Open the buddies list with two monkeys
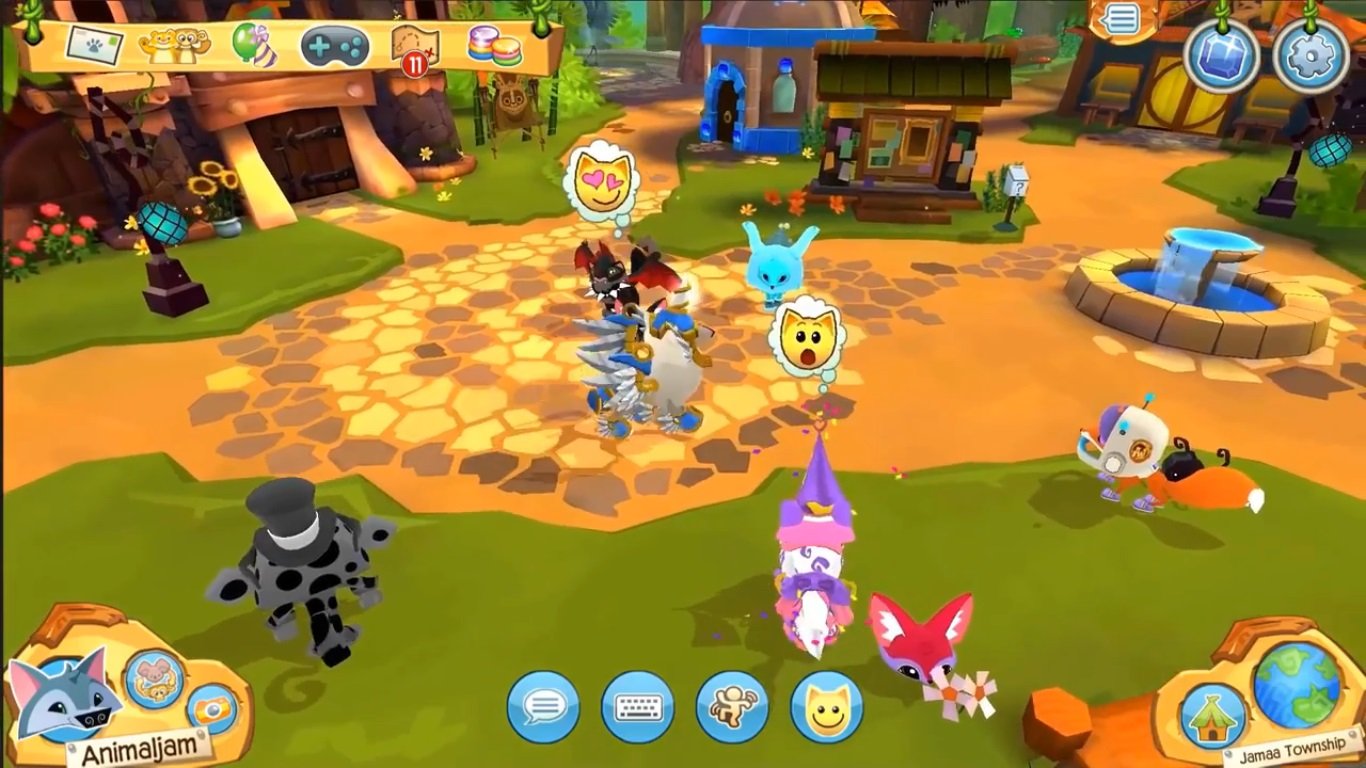Image resolution: width=1366 pixels, height=768 pixels. (x=173, y=45)
